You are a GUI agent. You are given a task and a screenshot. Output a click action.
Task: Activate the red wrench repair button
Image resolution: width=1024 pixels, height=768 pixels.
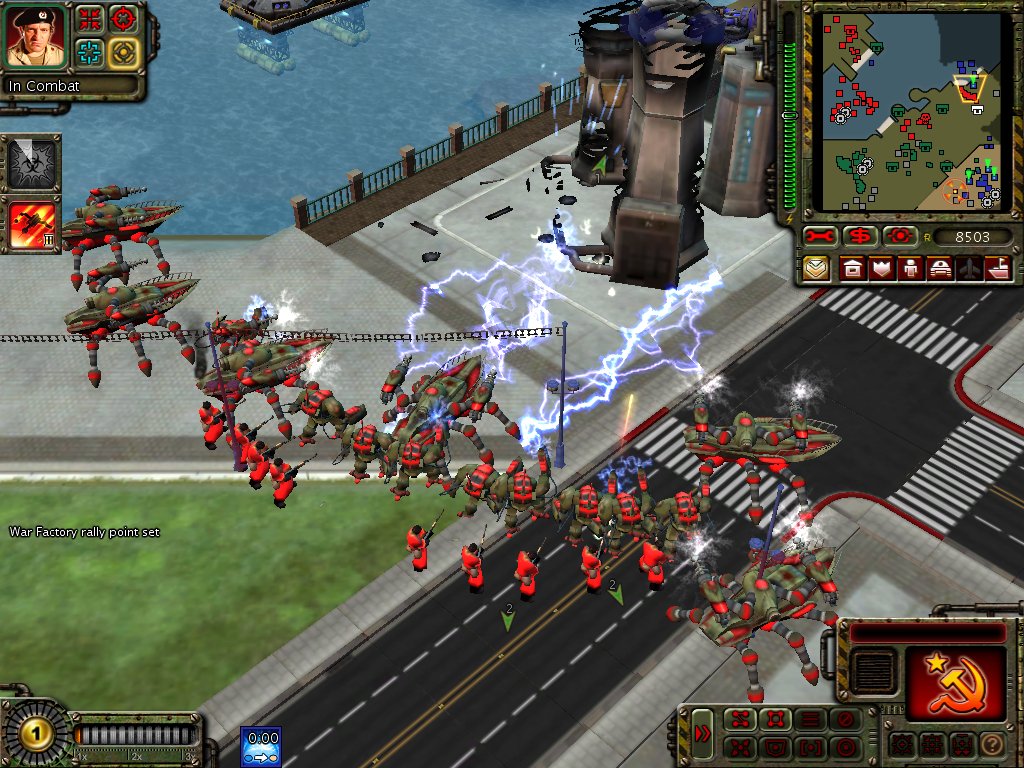pos(819,237)
